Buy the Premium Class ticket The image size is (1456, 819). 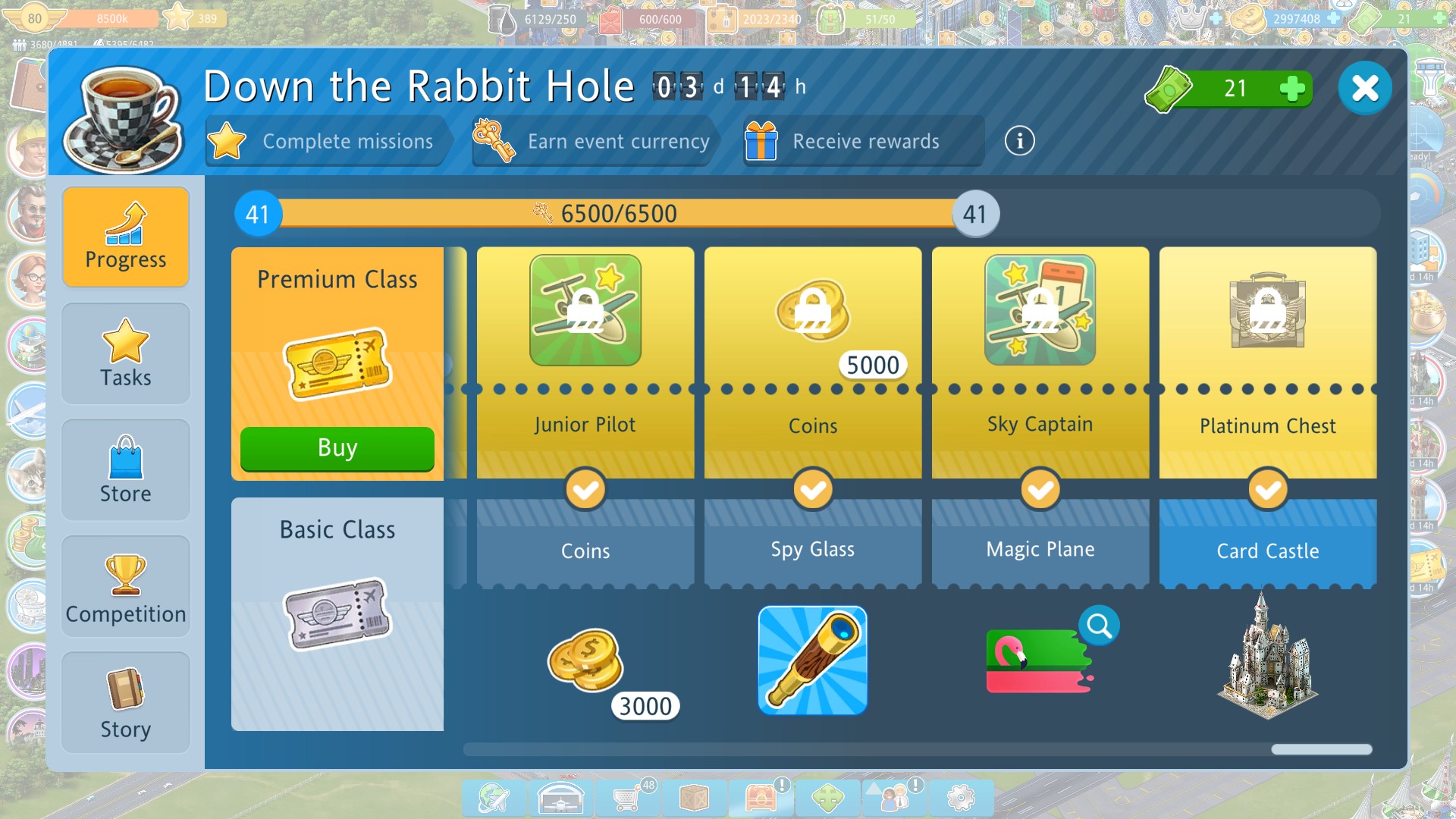click(337, 448)
